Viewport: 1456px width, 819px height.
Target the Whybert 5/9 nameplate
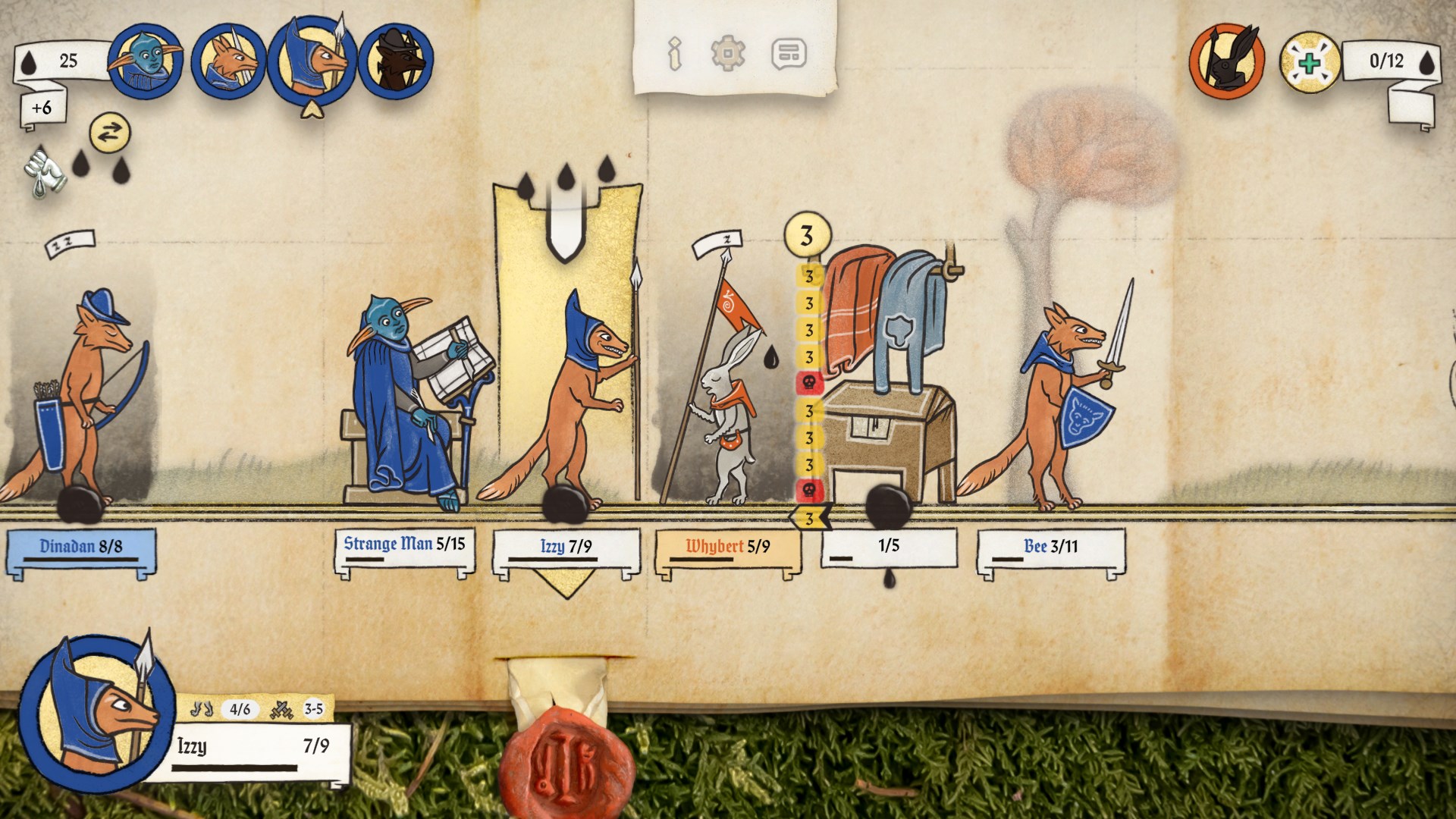[x=727, y=548]
